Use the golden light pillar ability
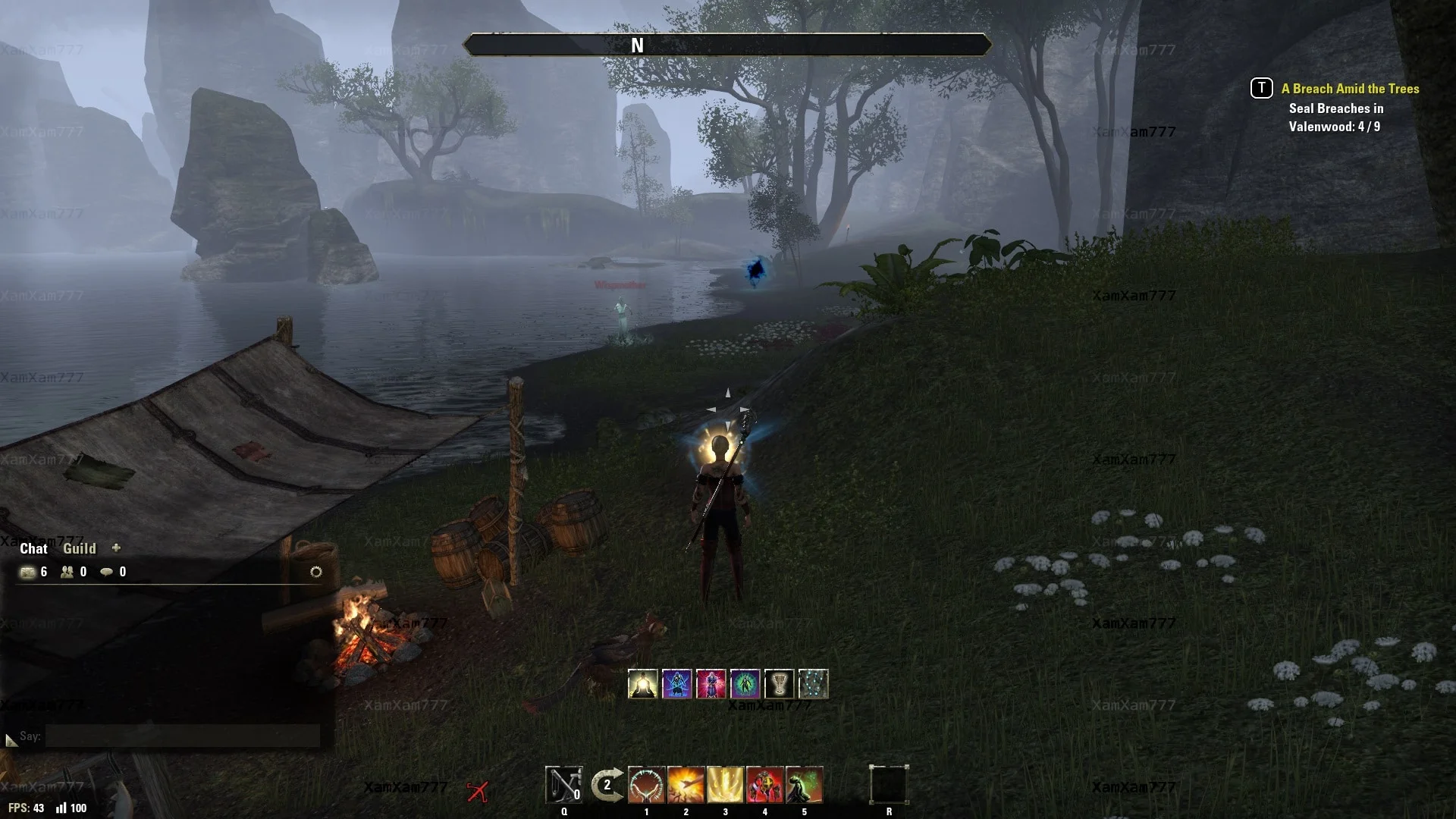The width and height of the screenshot is (1456, 819). (726, 784)
